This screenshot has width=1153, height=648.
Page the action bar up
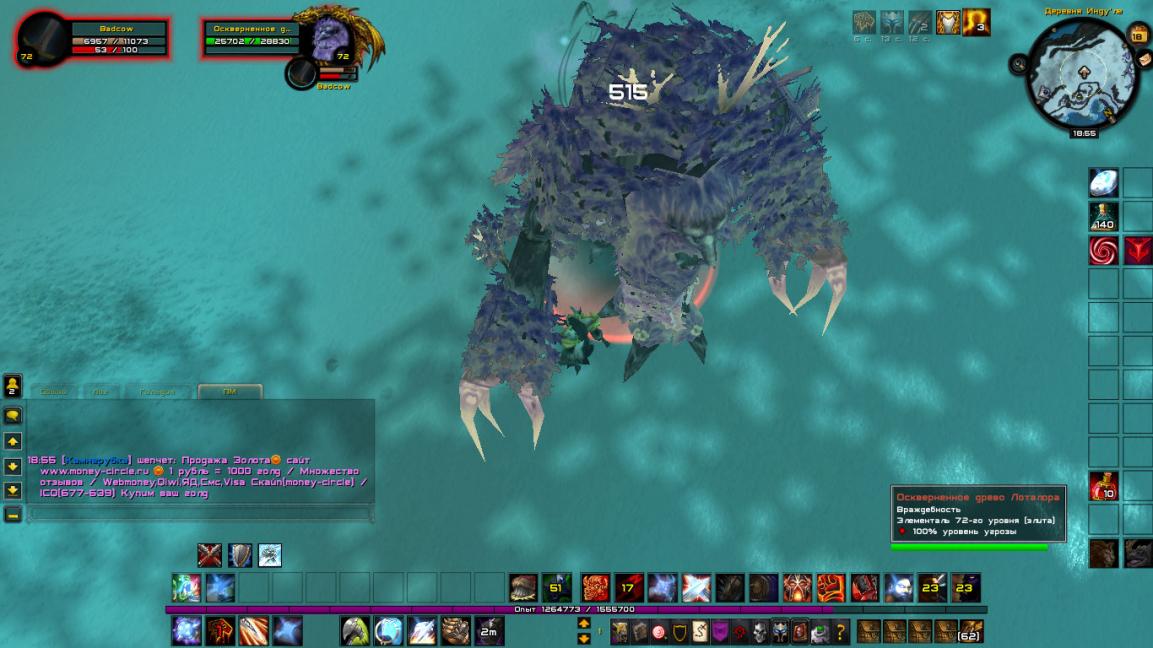584,623
